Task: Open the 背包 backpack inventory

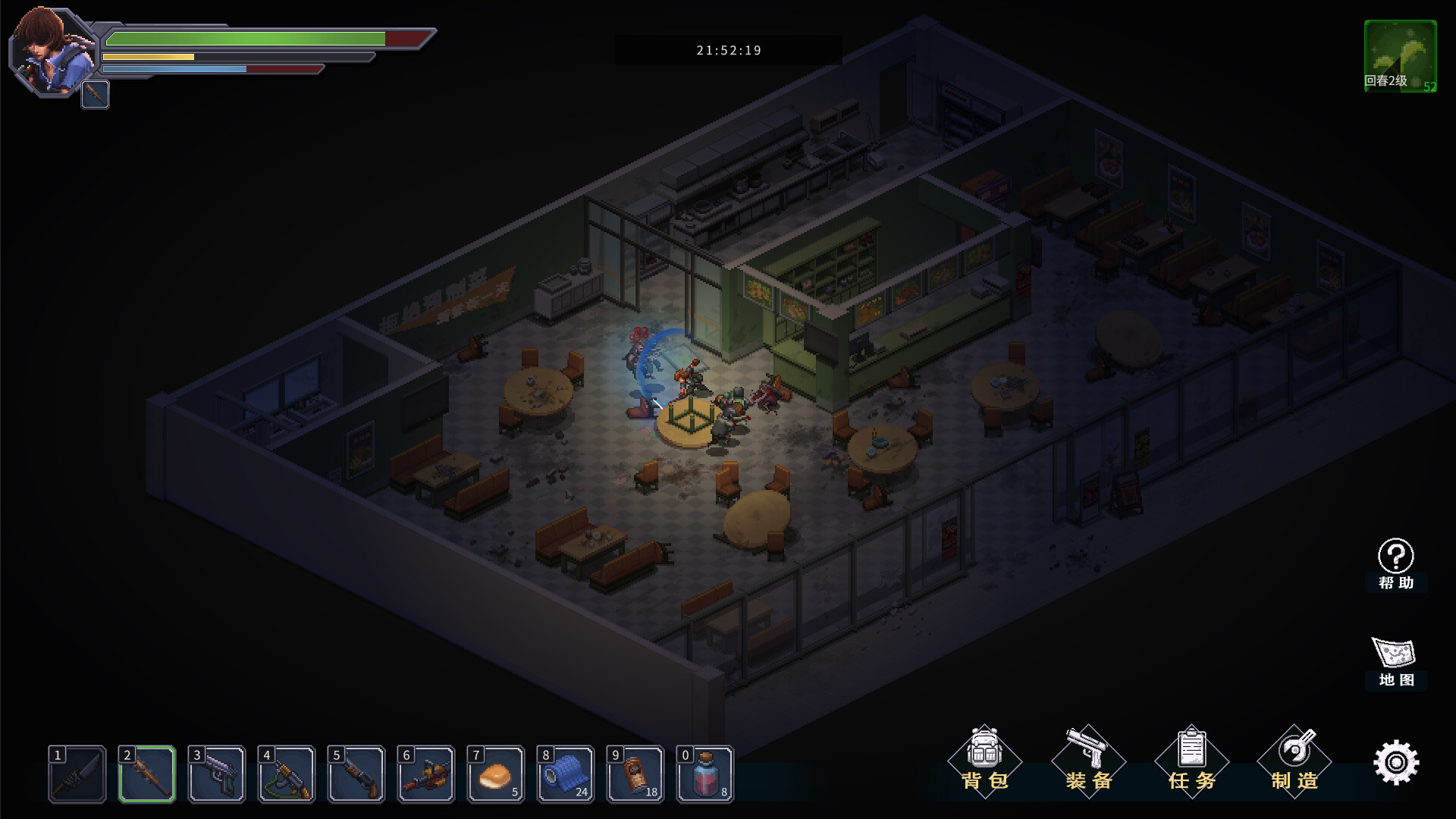Action: coord(985,761)
